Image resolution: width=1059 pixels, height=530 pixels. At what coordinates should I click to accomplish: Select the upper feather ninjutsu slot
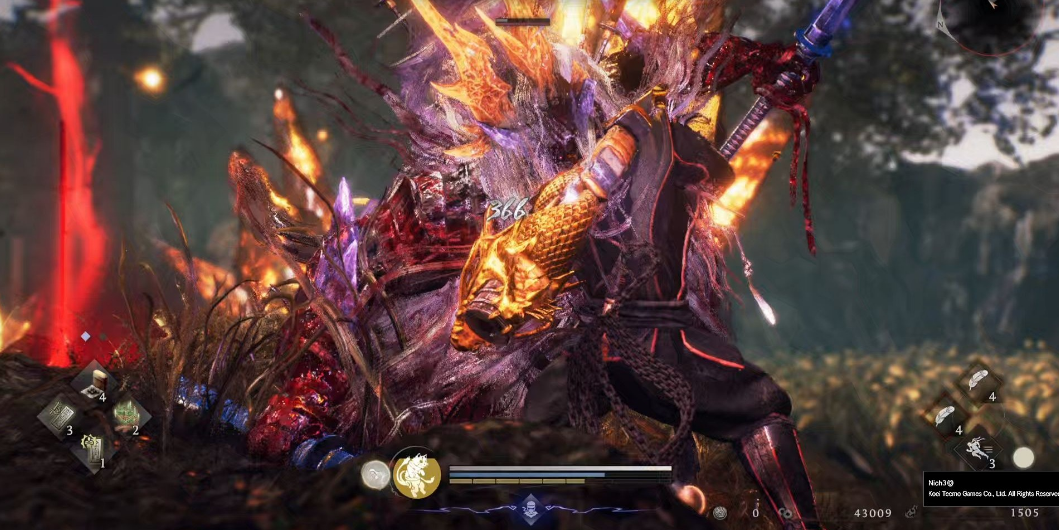pos(979,381)
